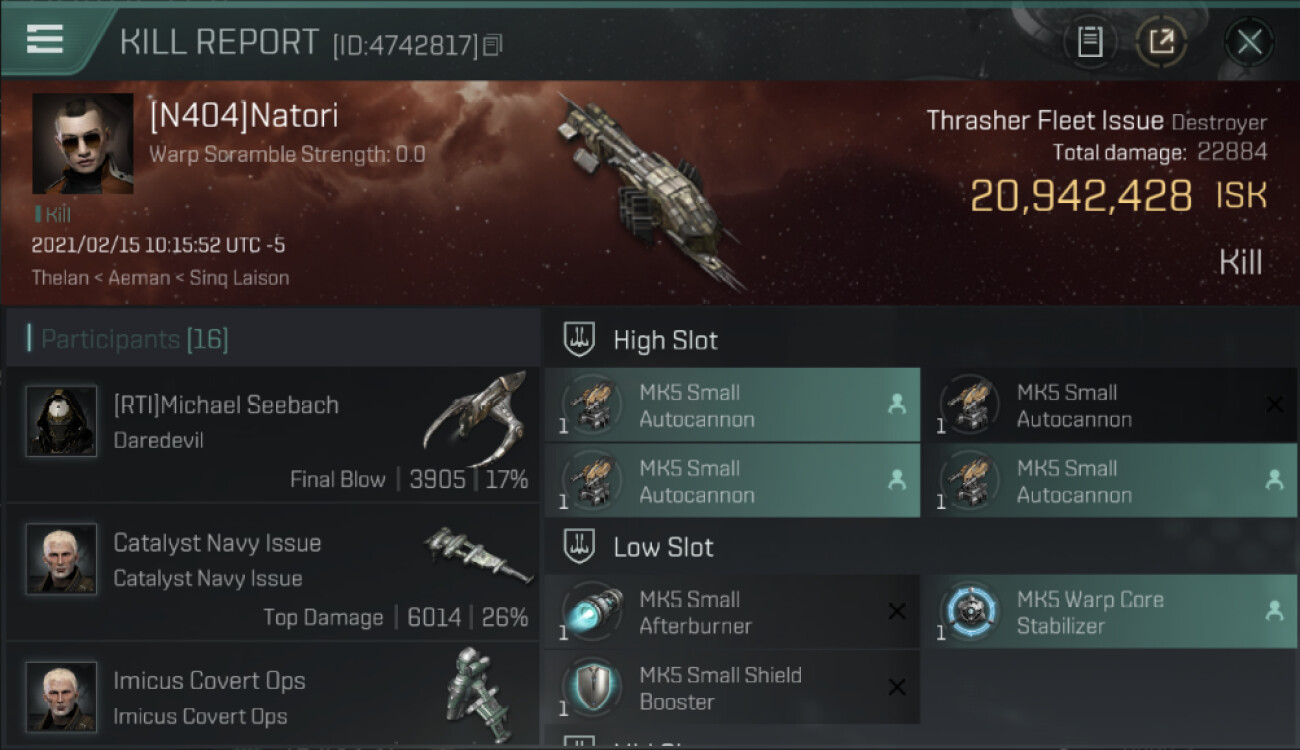Share the kill report externally
Viewport: 1300px width, 750px height.
(1161, 42)
